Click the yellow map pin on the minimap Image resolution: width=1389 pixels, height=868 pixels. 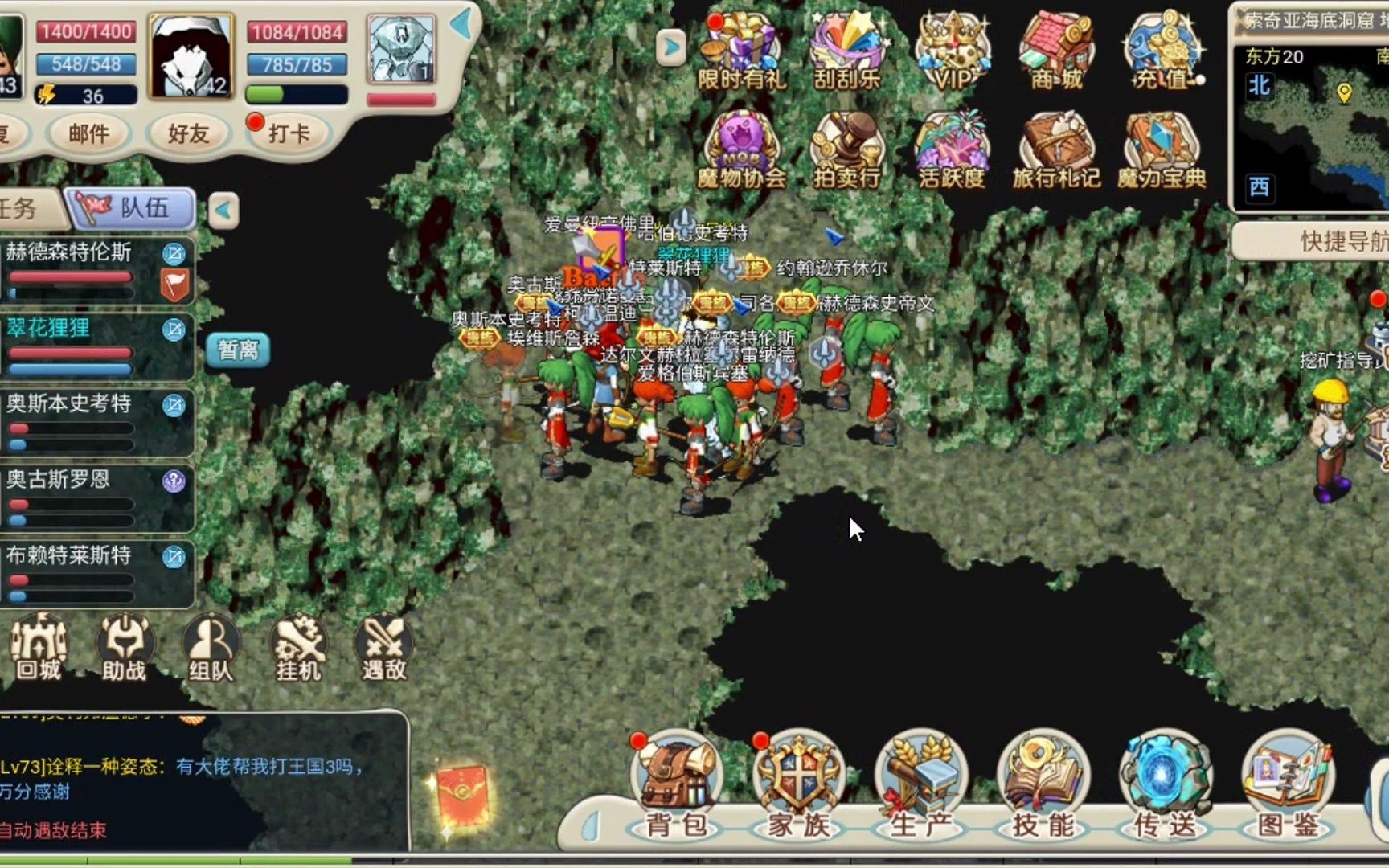click(x=1343, y=95)
